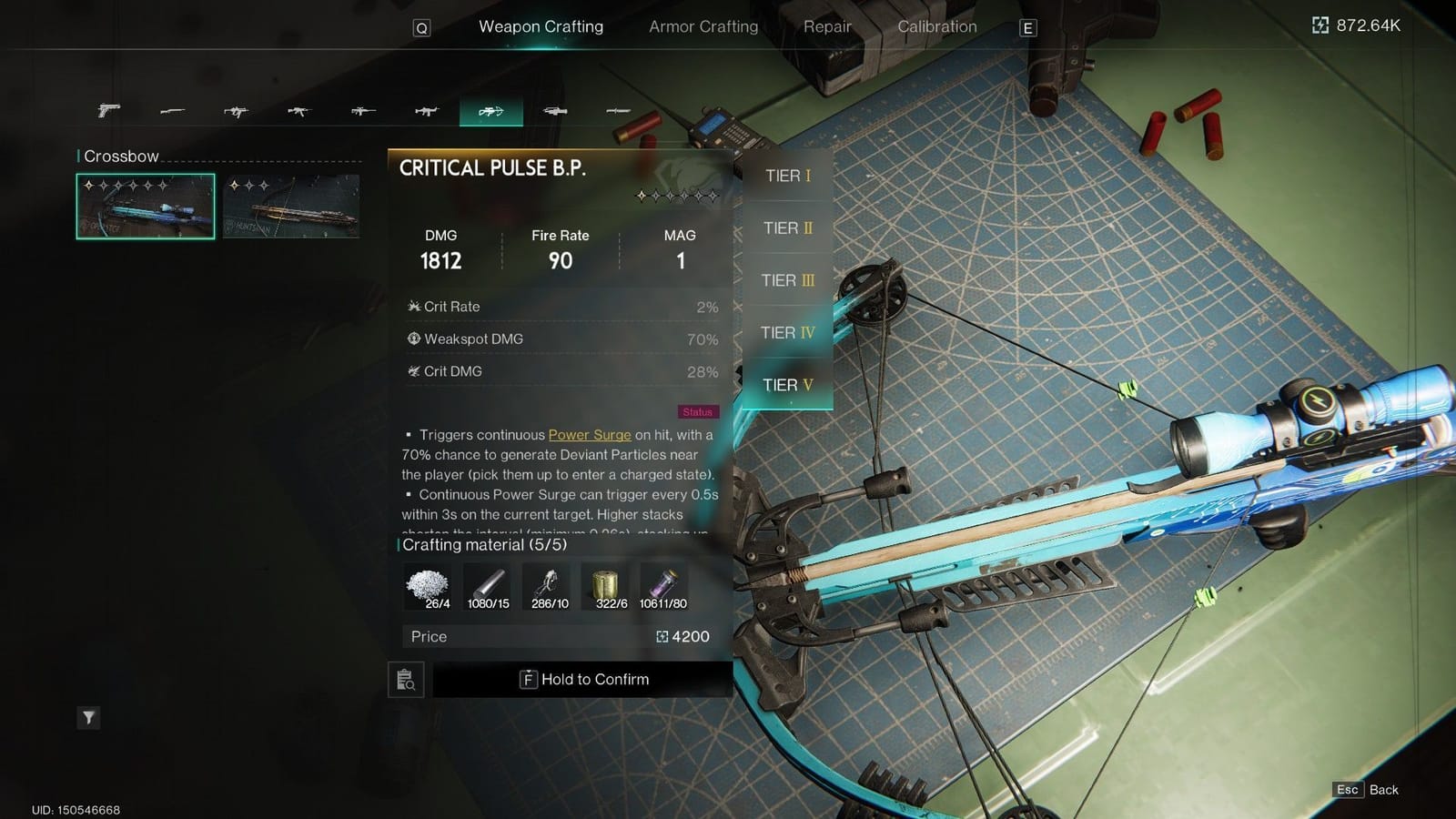Click the metal ingot material showing 1080/15
Image resolution: width=1456 pixels, height=819 pixels.
coord(487,582)
